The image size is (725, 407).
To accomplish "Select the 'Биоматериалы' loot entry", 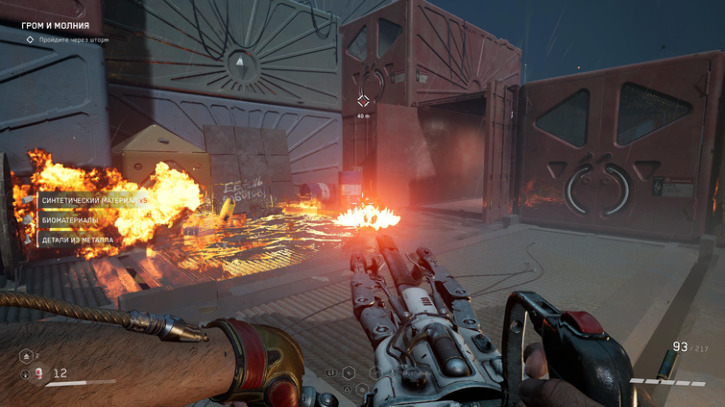I will click(69, 220).
